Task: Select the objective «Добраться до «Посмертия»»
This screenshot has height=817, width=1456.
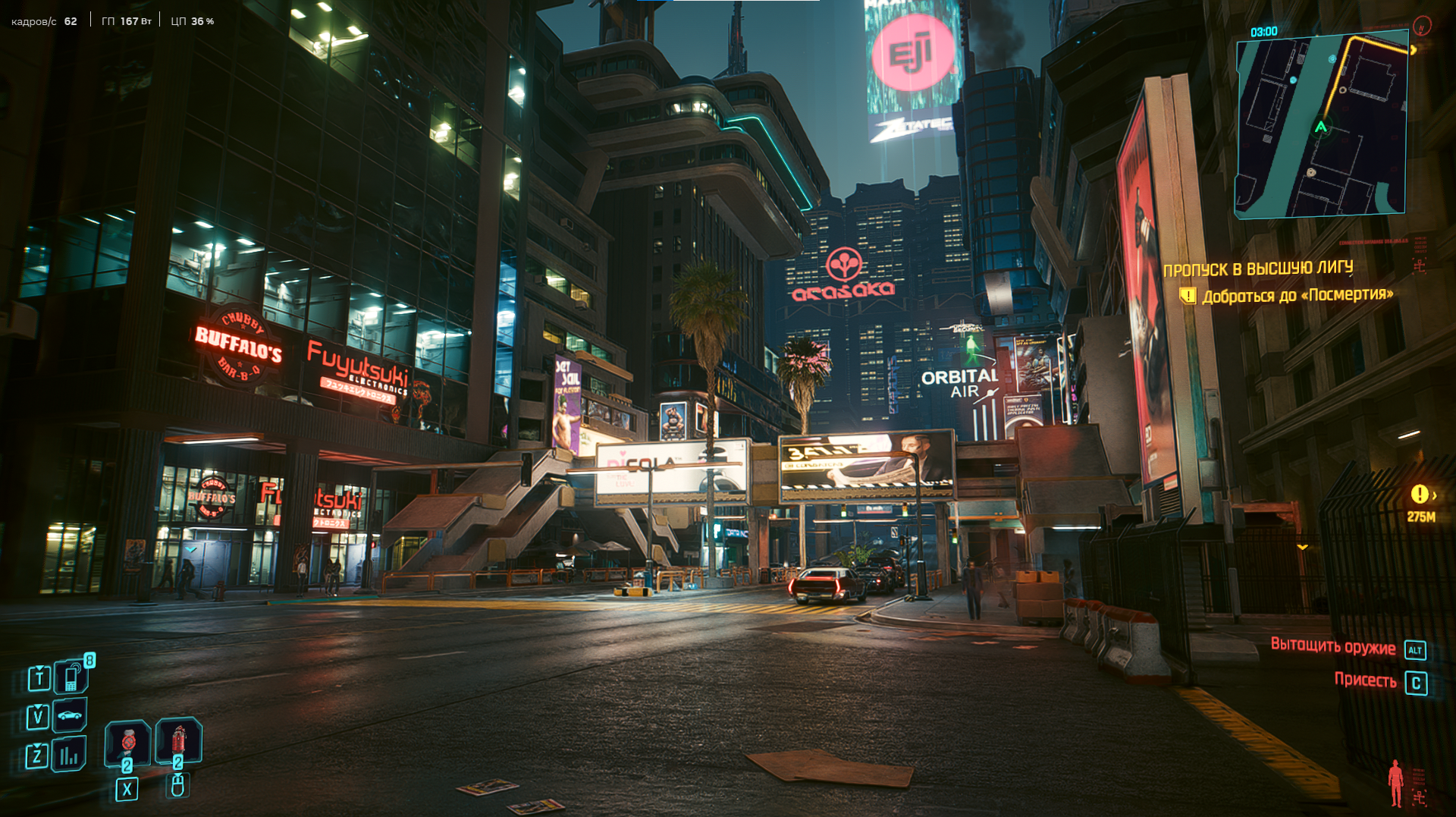Action: pyautogui.click(x=1297, y=295)
